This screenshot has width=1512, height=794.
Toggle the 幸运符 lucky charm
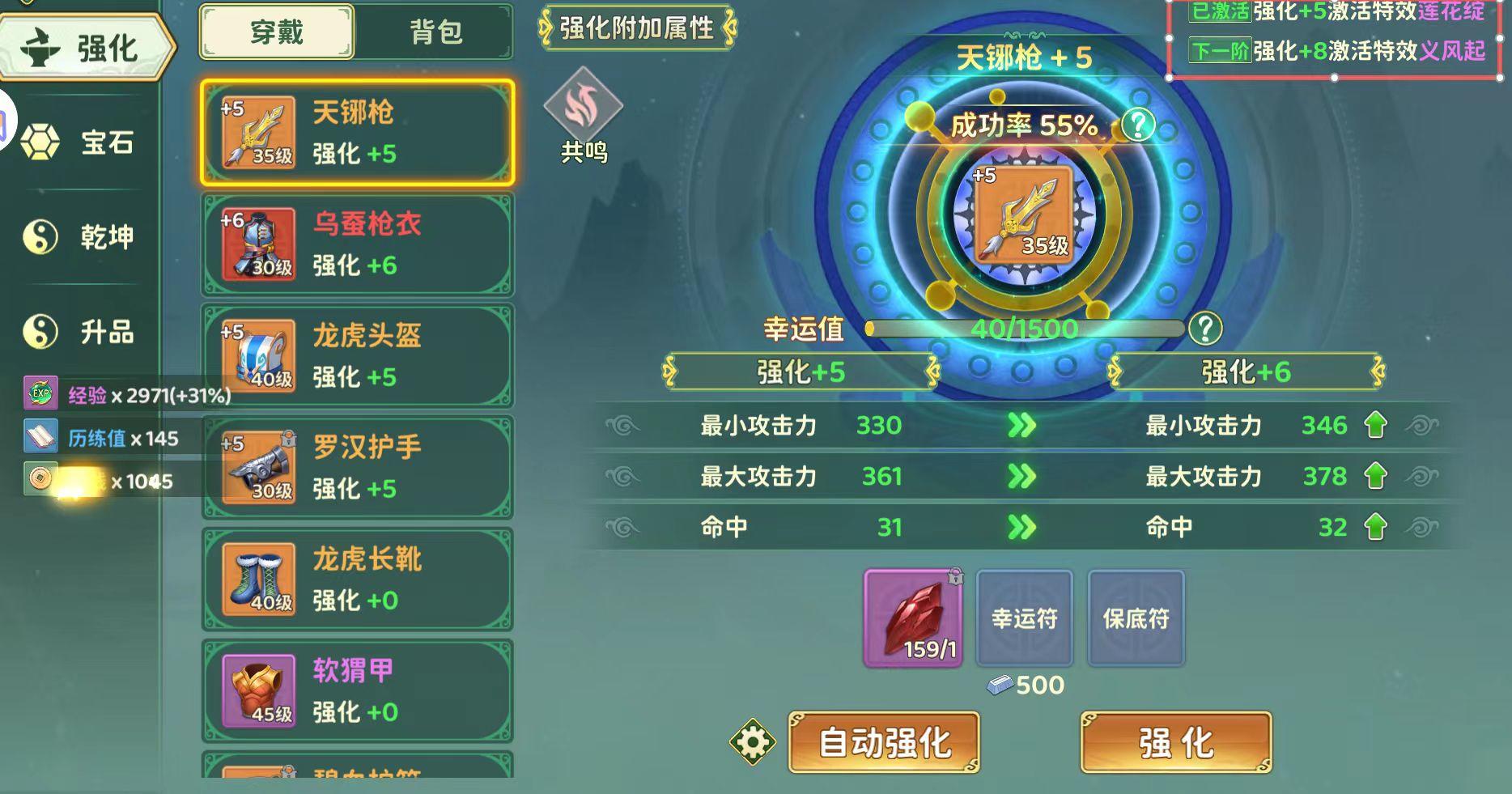(x=1025, y=619)
